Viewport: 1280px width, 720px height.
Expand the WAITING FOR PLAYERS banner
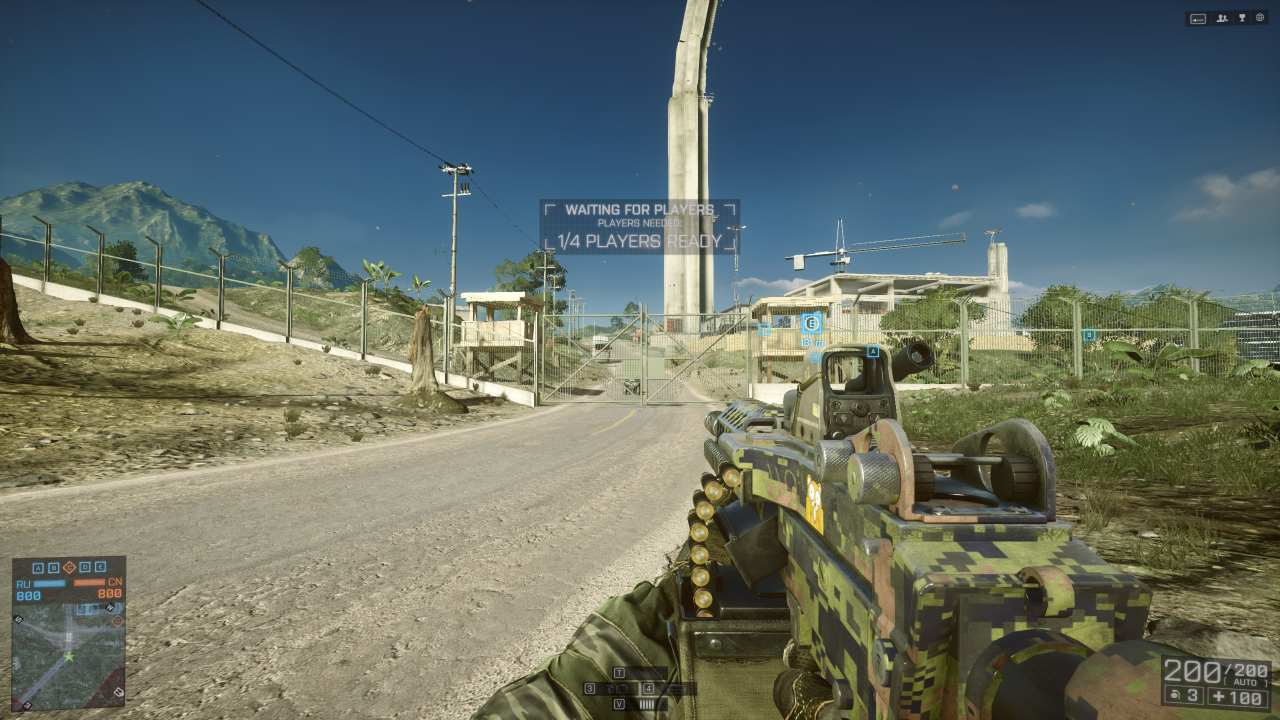[640, 211]
